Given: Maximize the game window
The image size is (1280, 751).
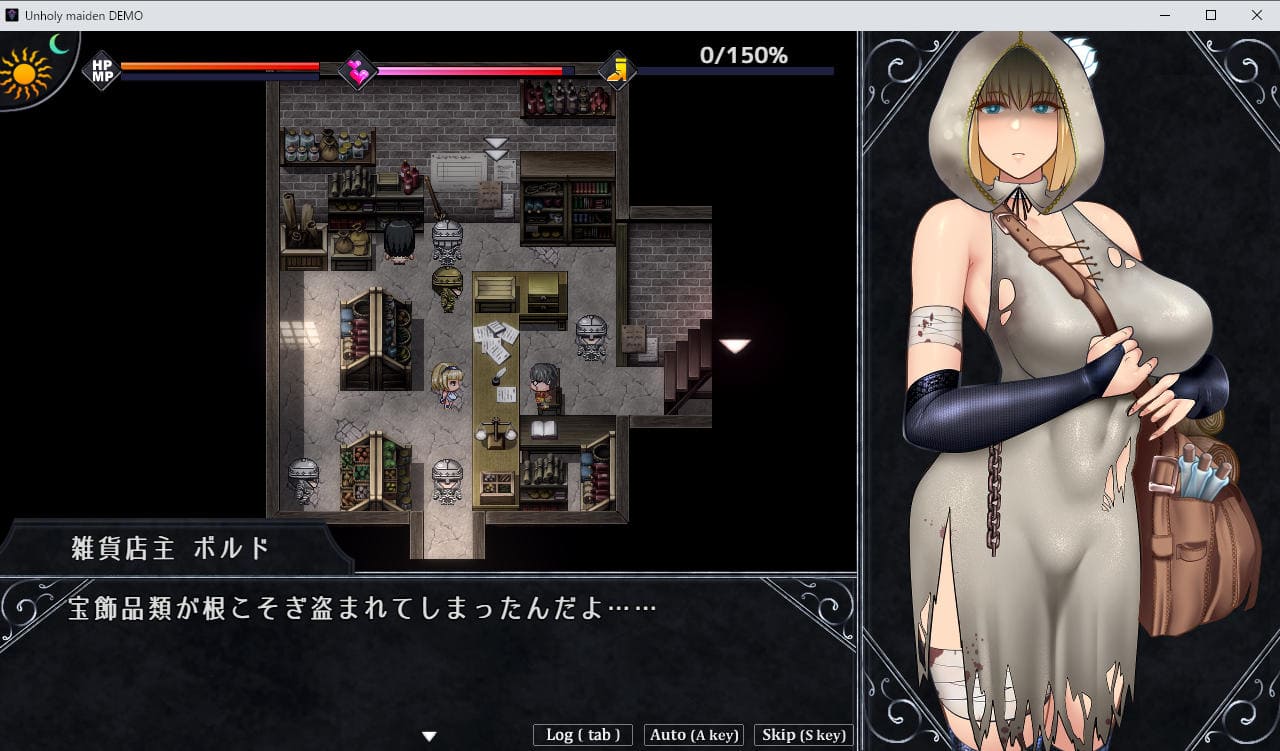Looking at the screenshot, I should (1210, 15).
